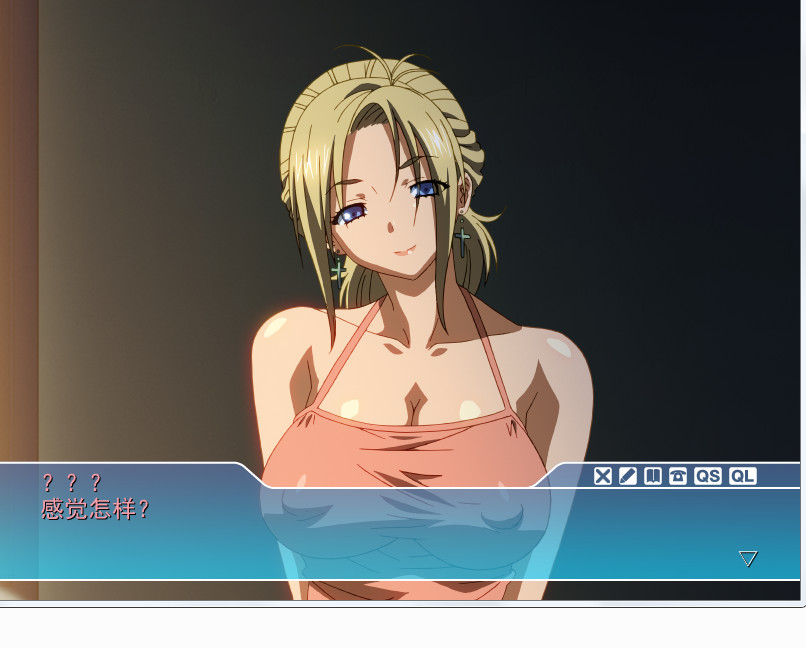Advance dialogue with the triangle arrow
Viewport: 806px width, 648px height.
coord(748,558)
